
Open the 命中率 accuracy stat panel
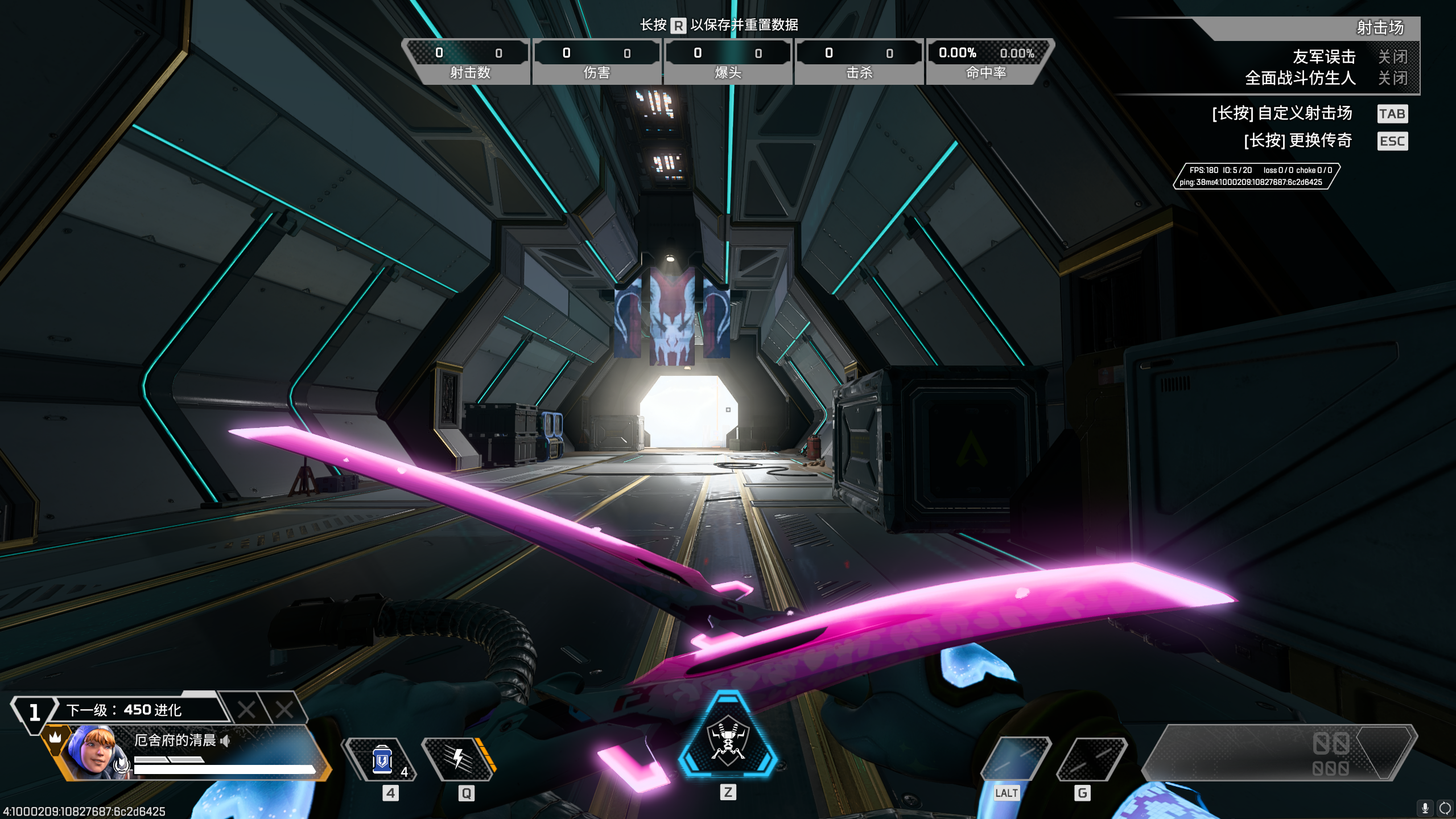[986, 61]
